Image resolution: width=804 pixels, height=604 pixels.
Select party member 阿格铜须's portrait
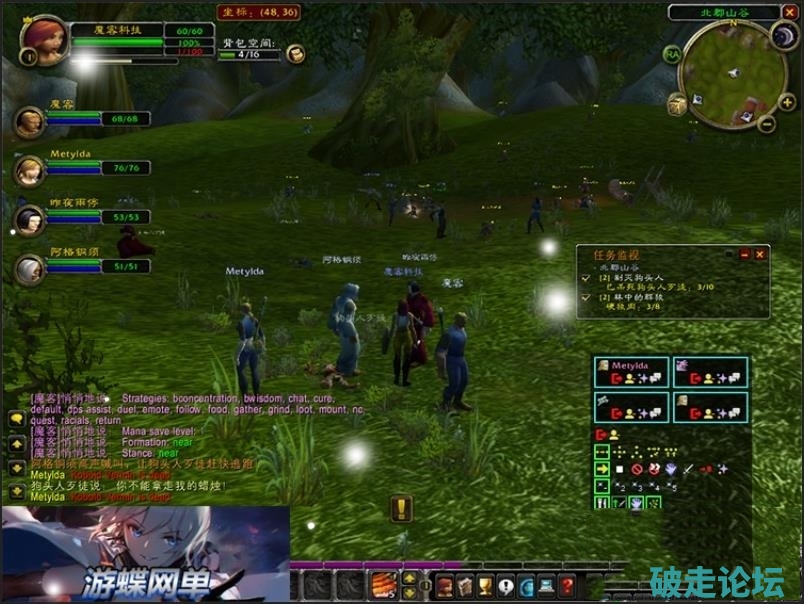(28, 268)
